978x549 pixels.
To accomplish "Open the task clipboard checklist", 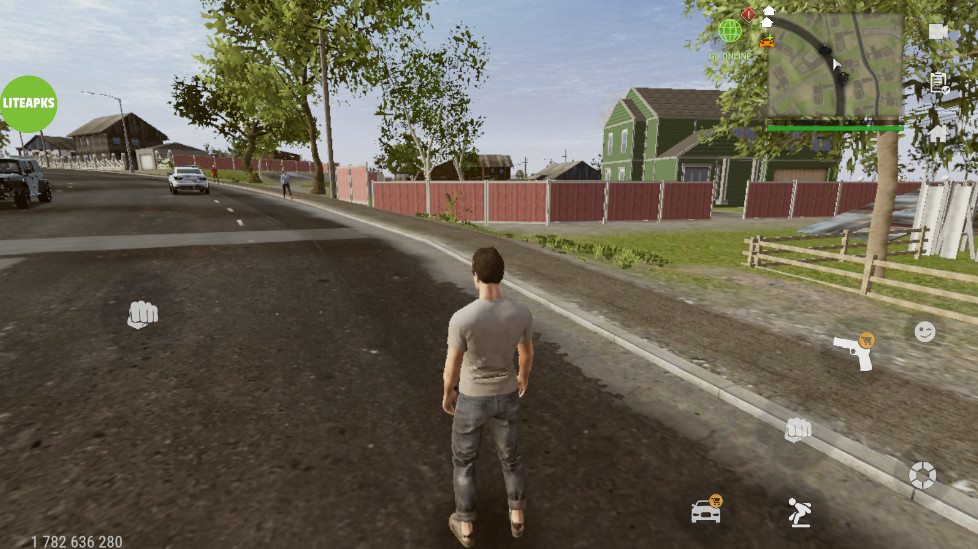I will point(938,83).
